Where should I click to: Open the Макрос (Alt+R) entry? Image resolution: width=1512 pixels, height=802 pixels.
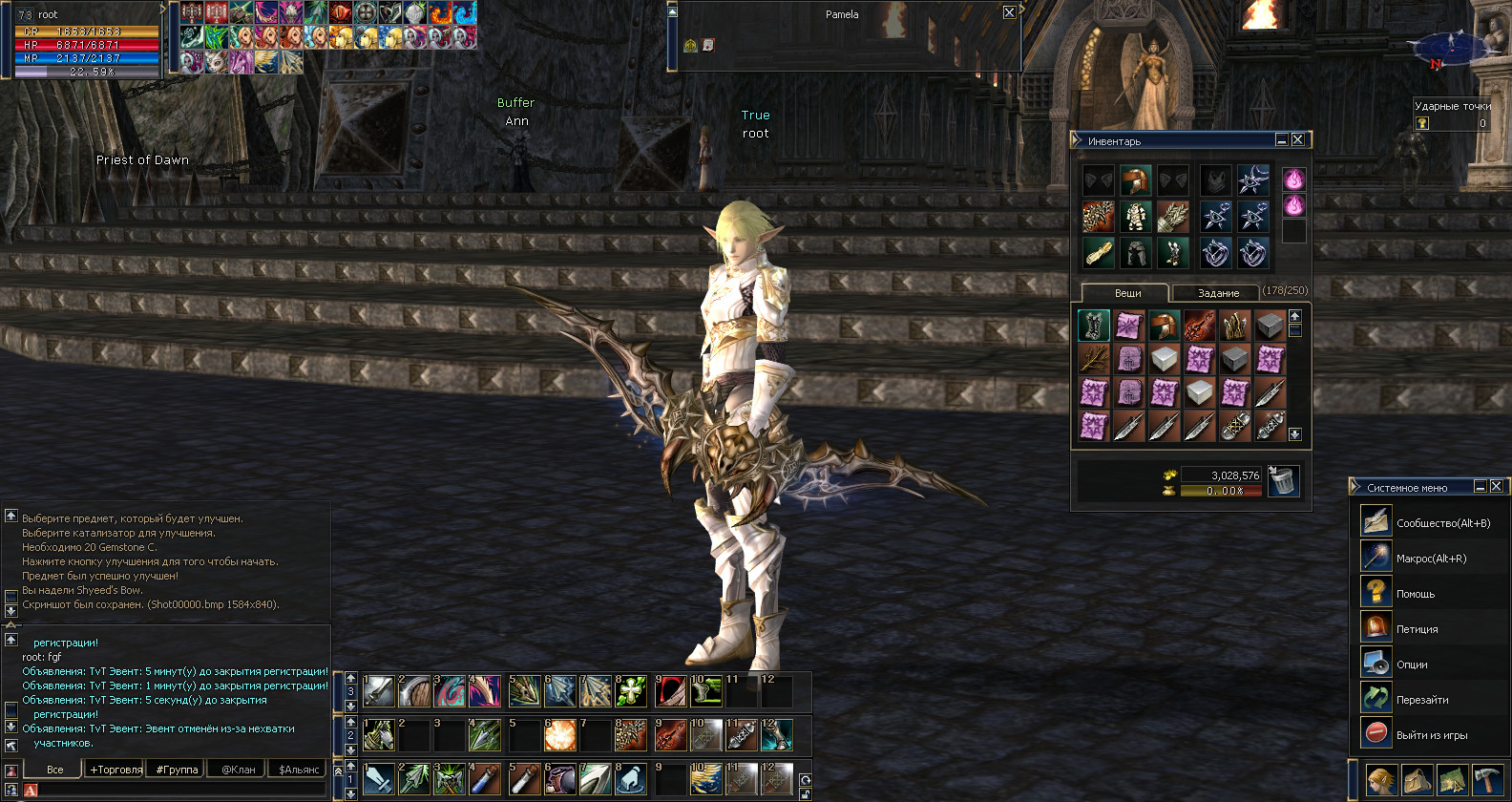click(x=1431, y=559)
